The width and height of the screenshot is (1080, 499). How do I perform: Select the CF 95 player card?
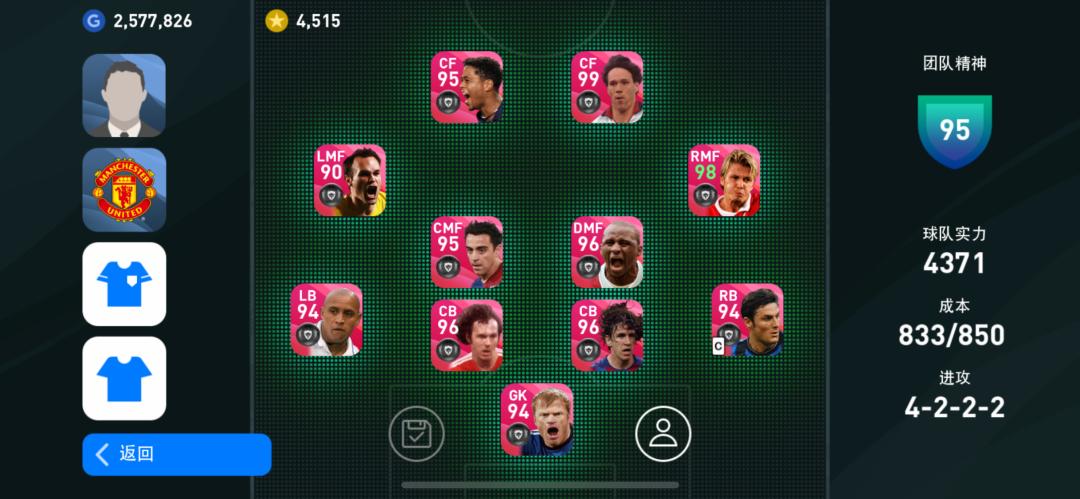(x=467, y=87)
